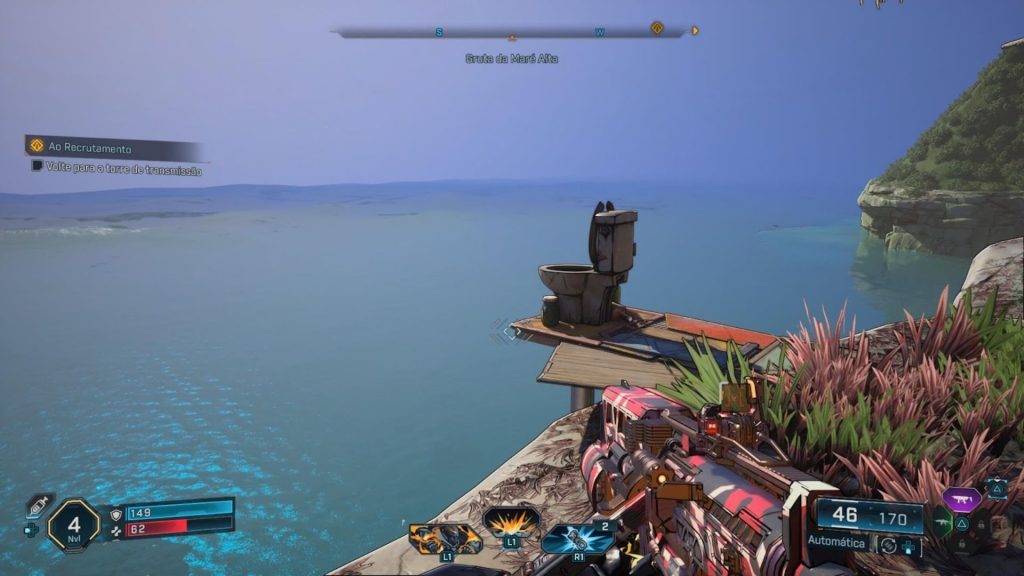Throw the blue grenade ordnance icon
The image size is (1024, 576).
(578, 538)
